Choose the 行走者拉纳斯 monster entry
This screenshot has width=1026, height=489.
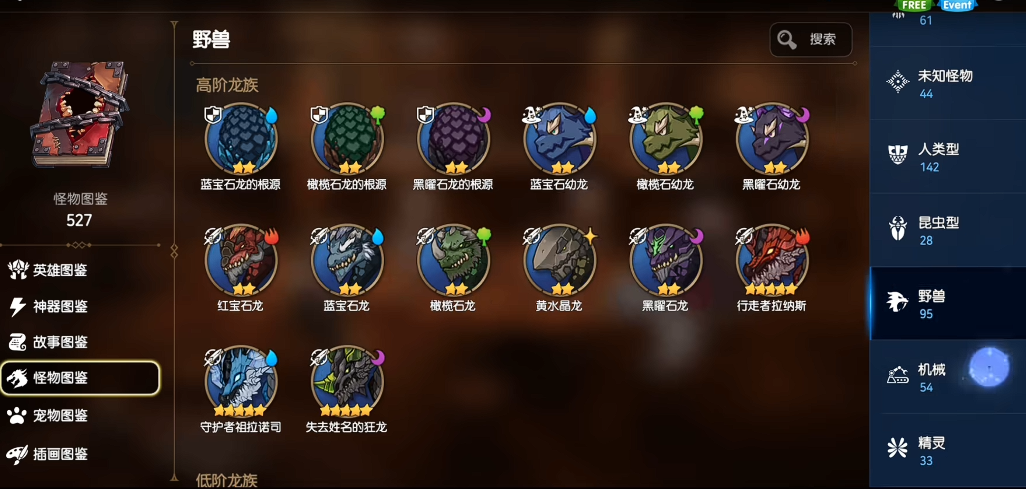pos(772,260)
